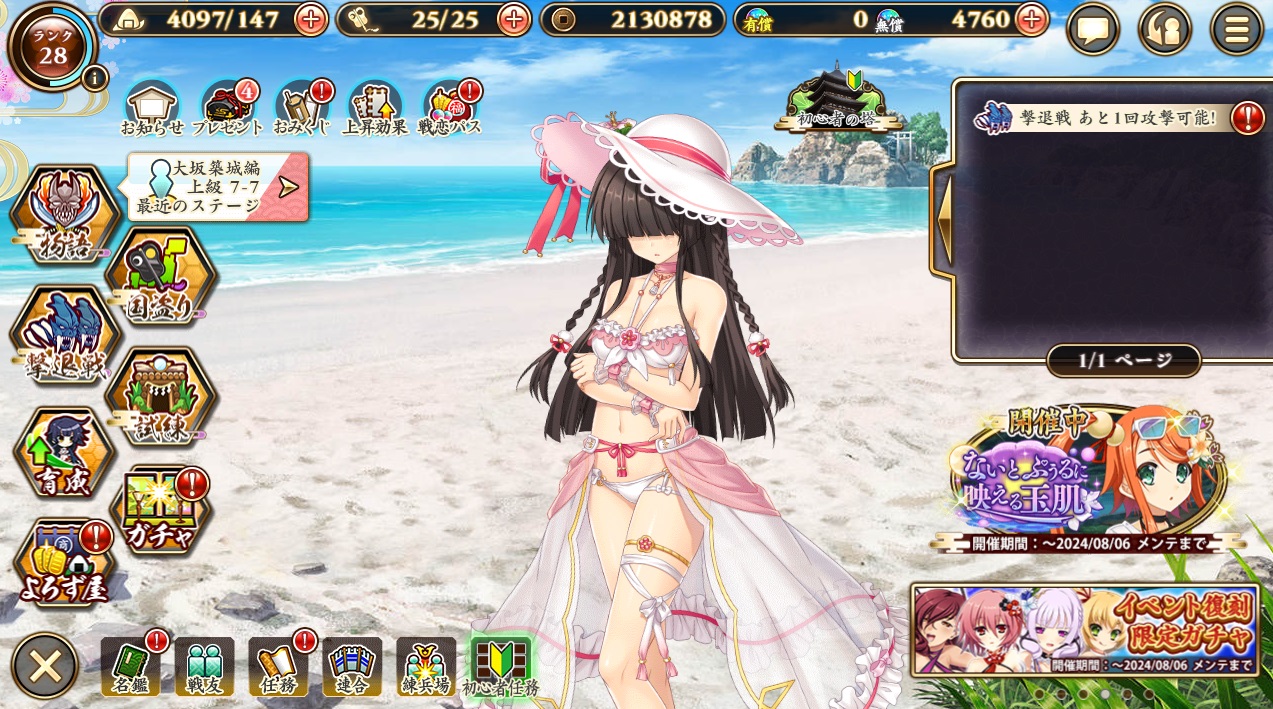Close the bottom menu with X button
Screen dimensions: 1273x709
pyautogui.click(x=45, y=666)
